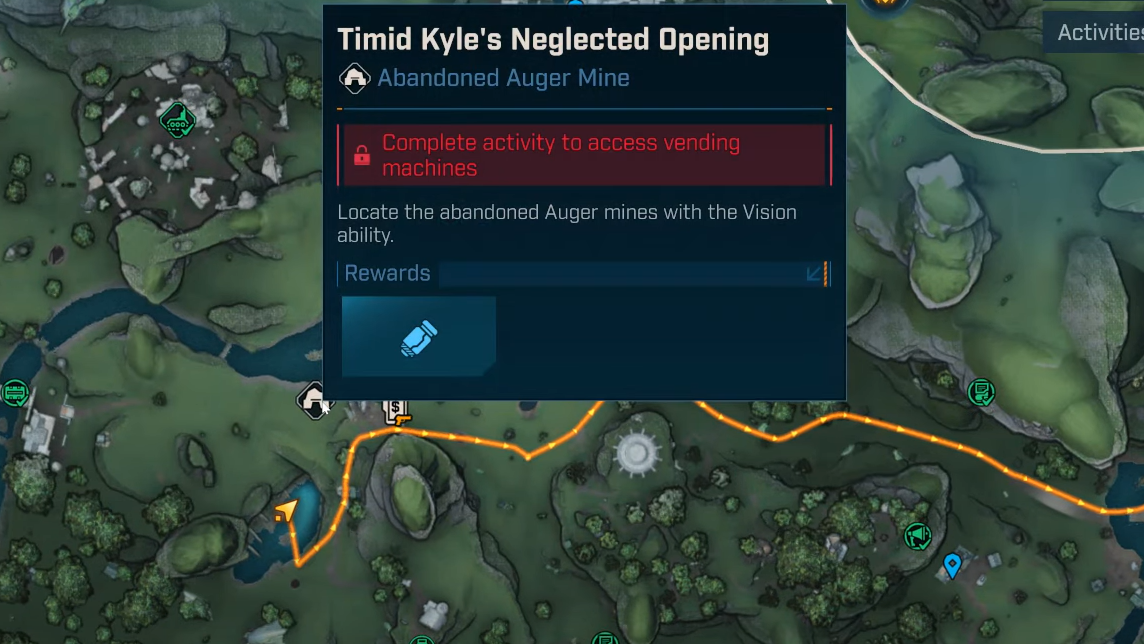
Task: Select the reward item tile in the Rewards list
Action: [419, 336]
